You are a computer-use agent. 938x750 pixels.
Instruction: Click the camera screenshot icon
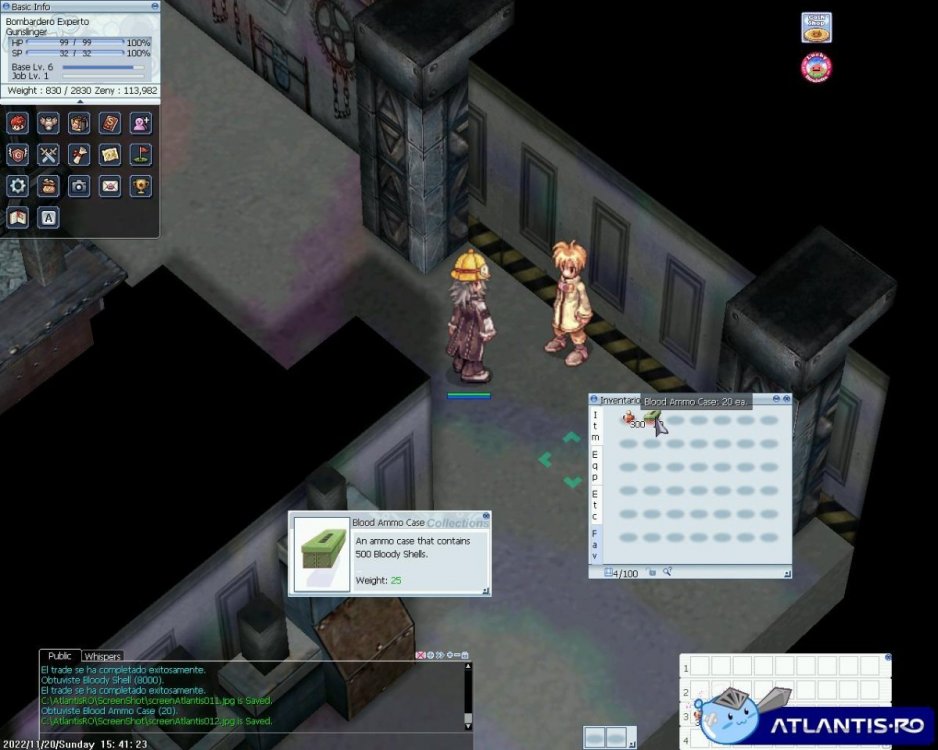pyautogui.click(x=79, y=185)
